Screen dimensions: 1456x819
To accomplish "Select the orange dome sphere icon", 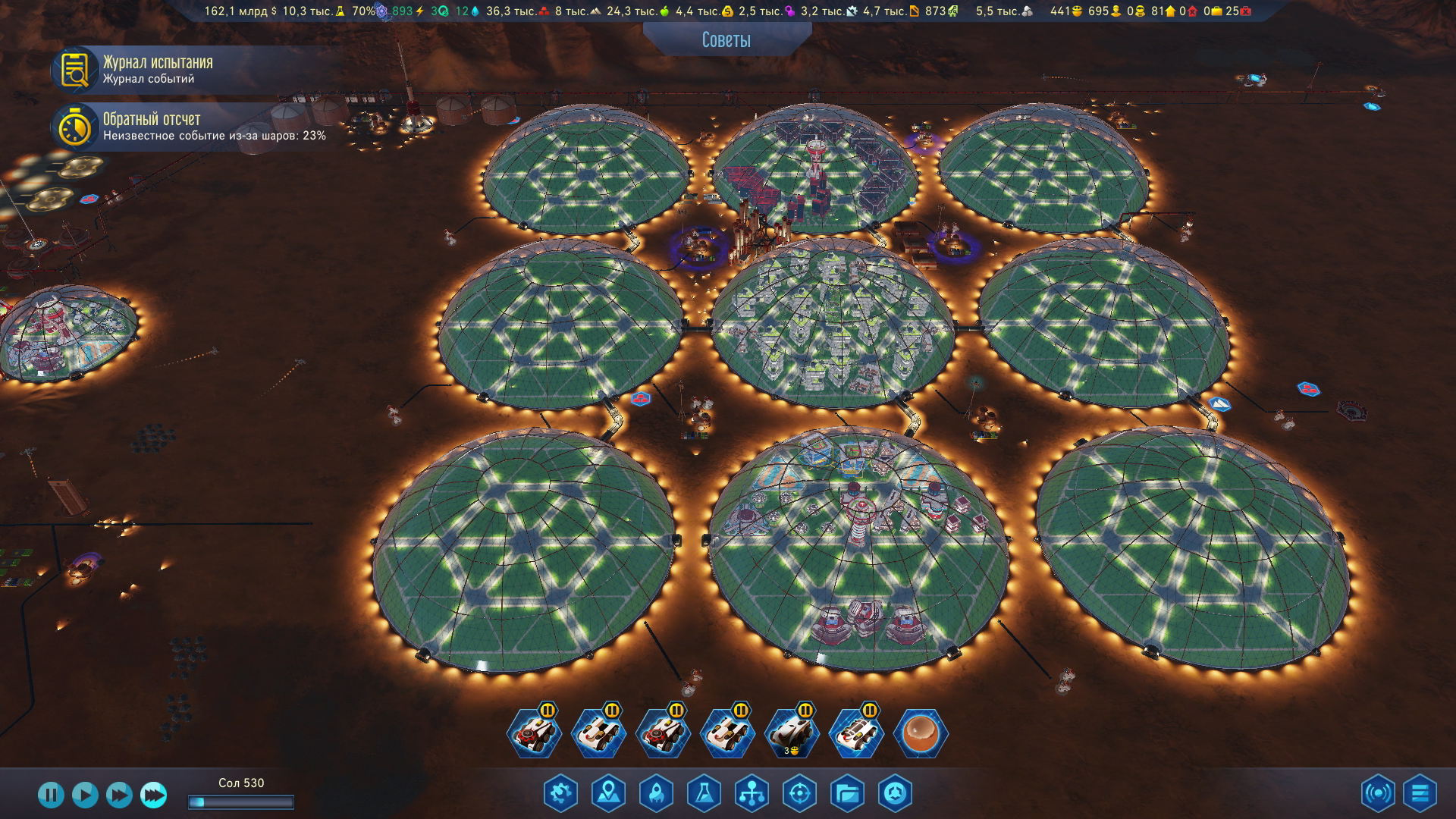I will [921, 734].
